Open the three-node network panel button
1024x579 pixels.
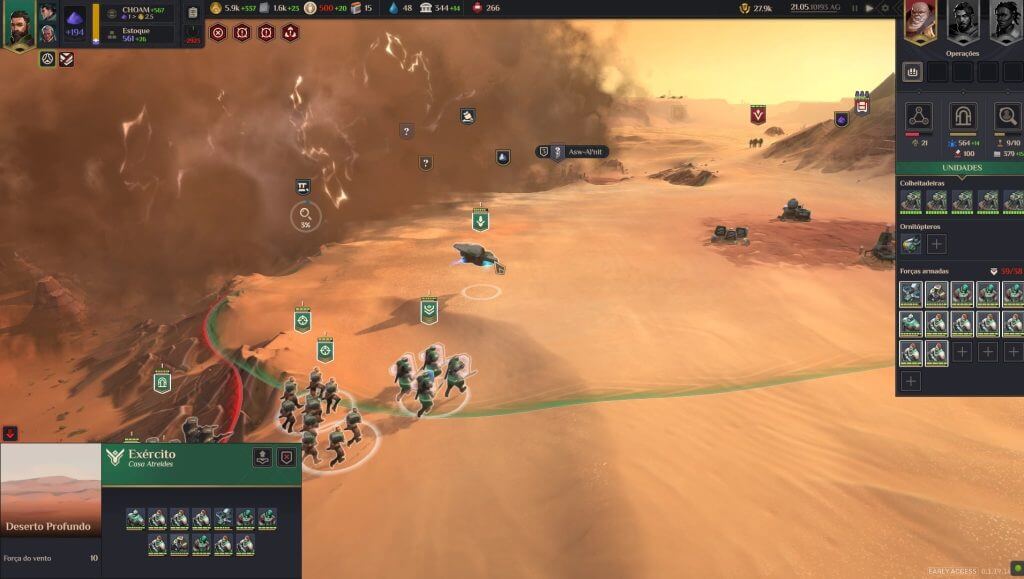point(919,116)
